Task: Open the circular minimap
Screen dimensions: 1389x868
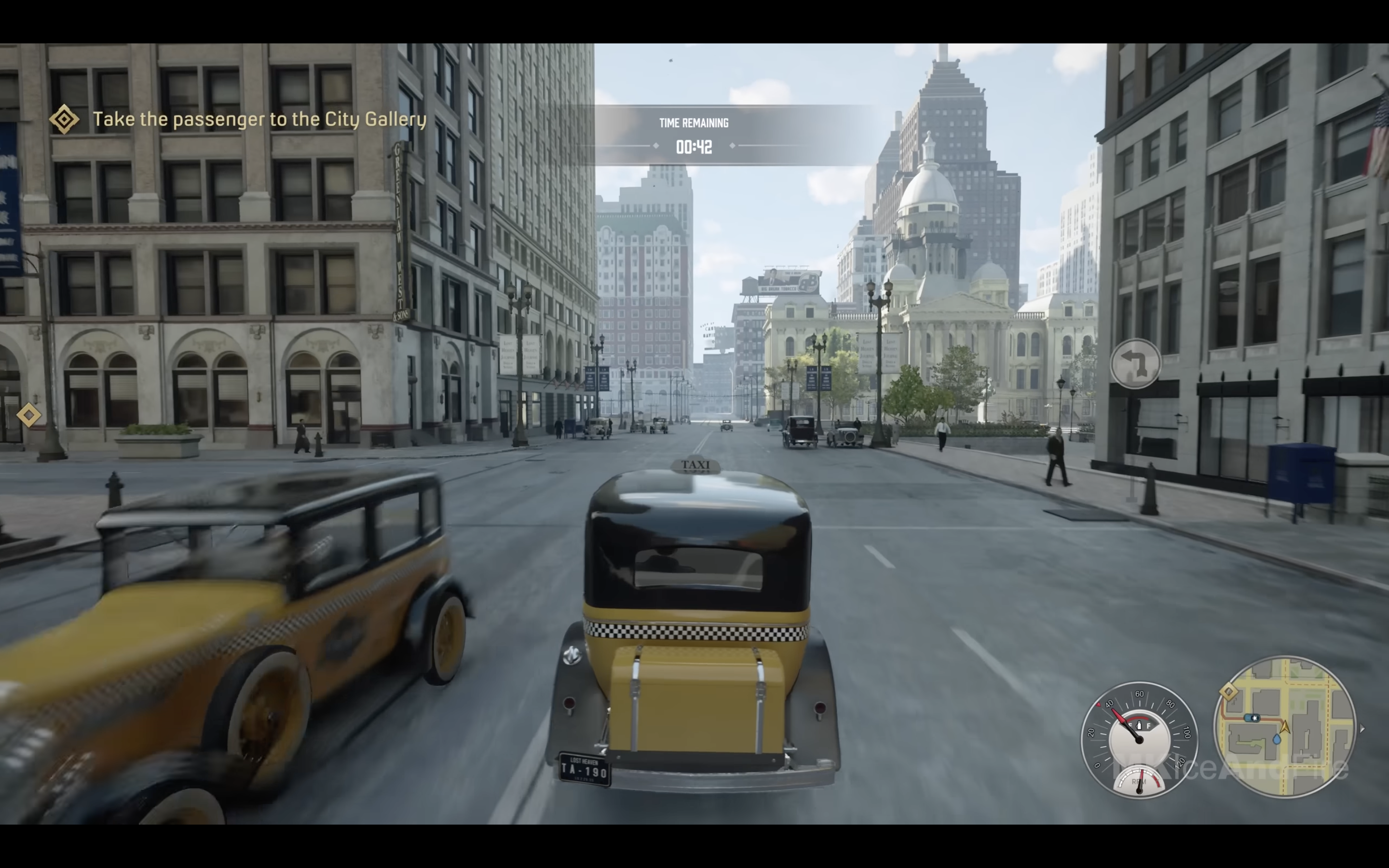Action: pyautogui.click(x=1284, y=727)
